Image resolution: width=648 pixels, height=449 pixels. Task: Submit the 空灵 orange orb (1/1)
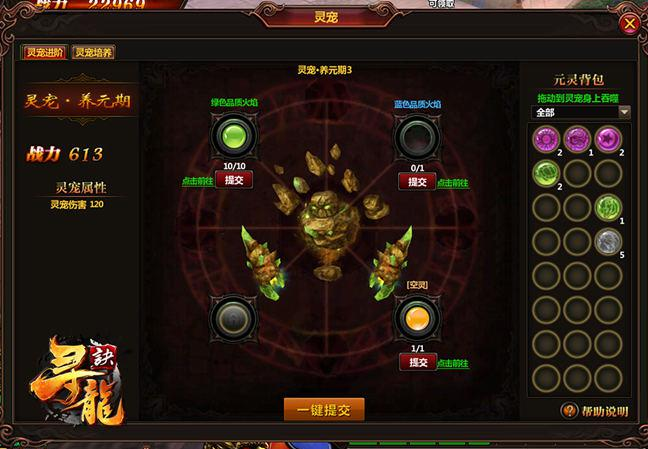click(413, 362)
